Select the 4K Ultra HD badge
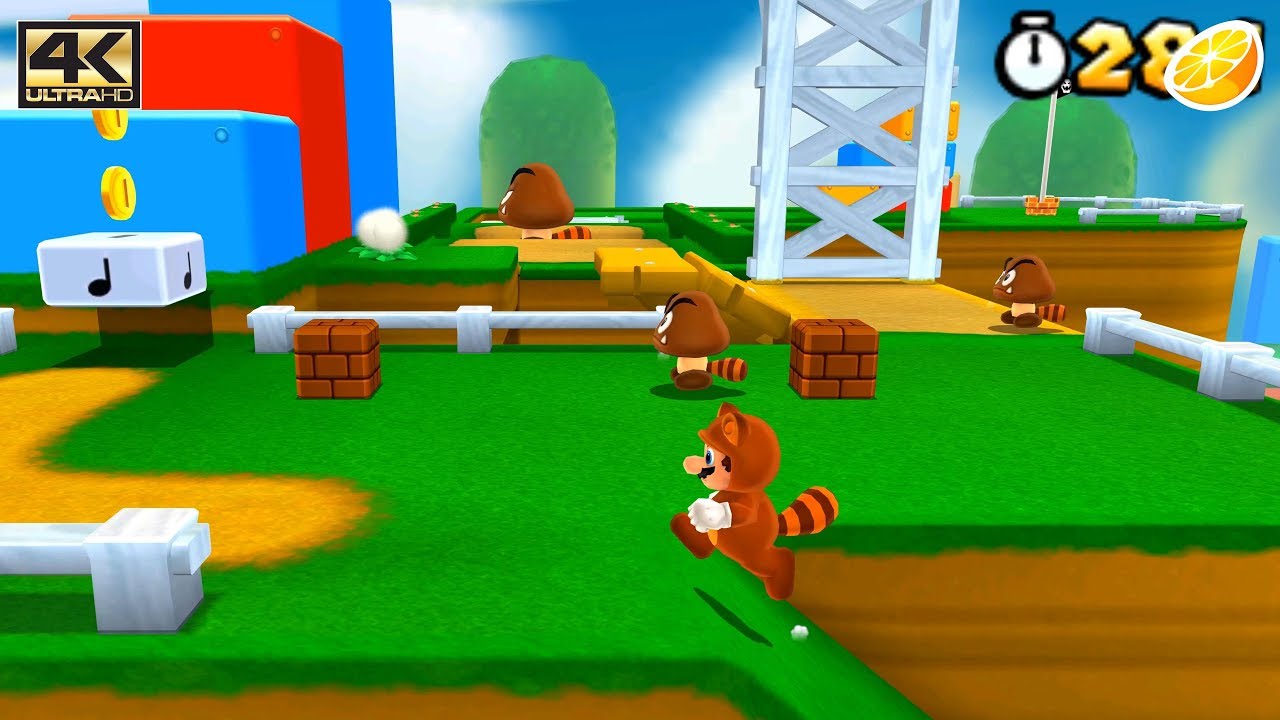Image resolution: width=1280 pixels, height=720 pixels. [78, 63]
